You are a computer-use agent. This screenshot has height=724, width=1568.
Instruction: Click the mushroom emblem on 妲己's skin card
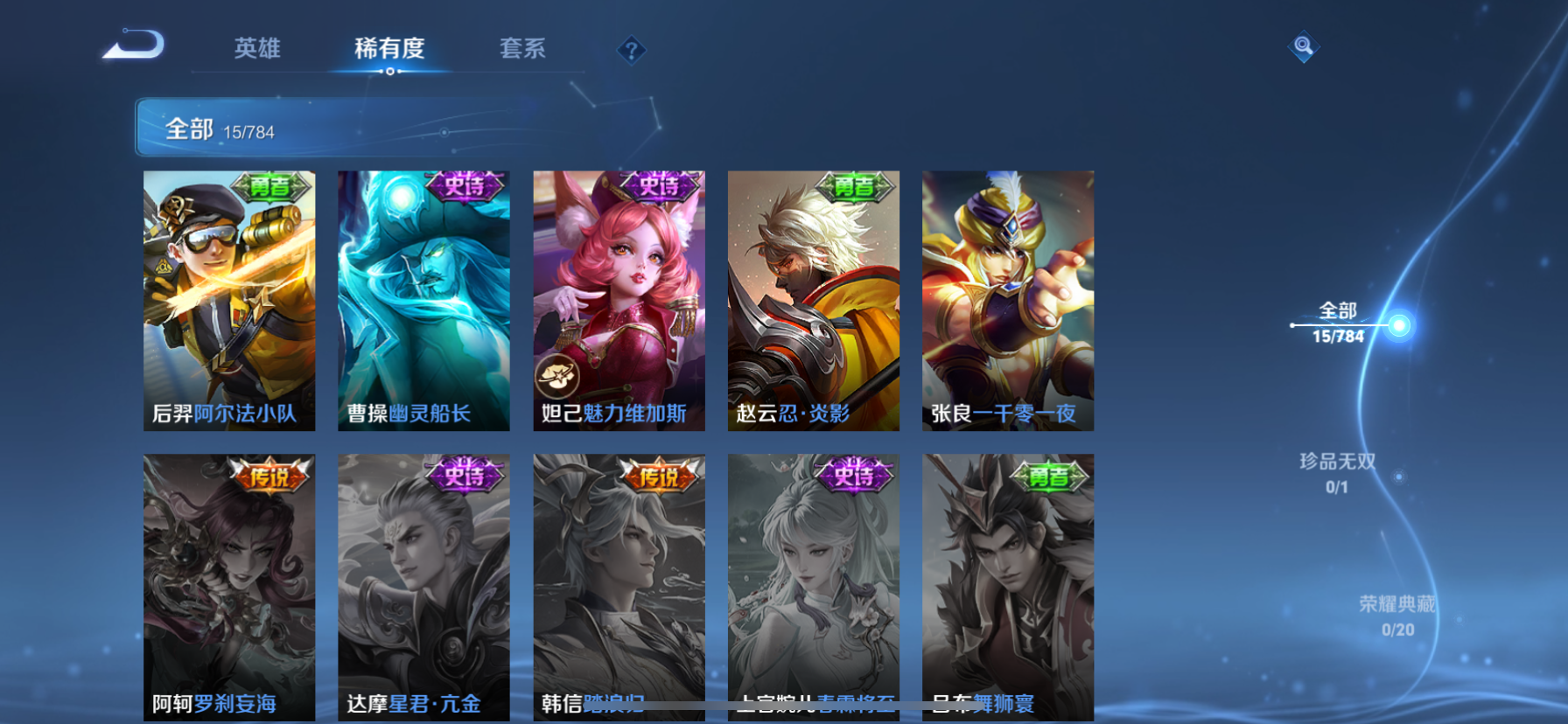[x=557, y=377]
